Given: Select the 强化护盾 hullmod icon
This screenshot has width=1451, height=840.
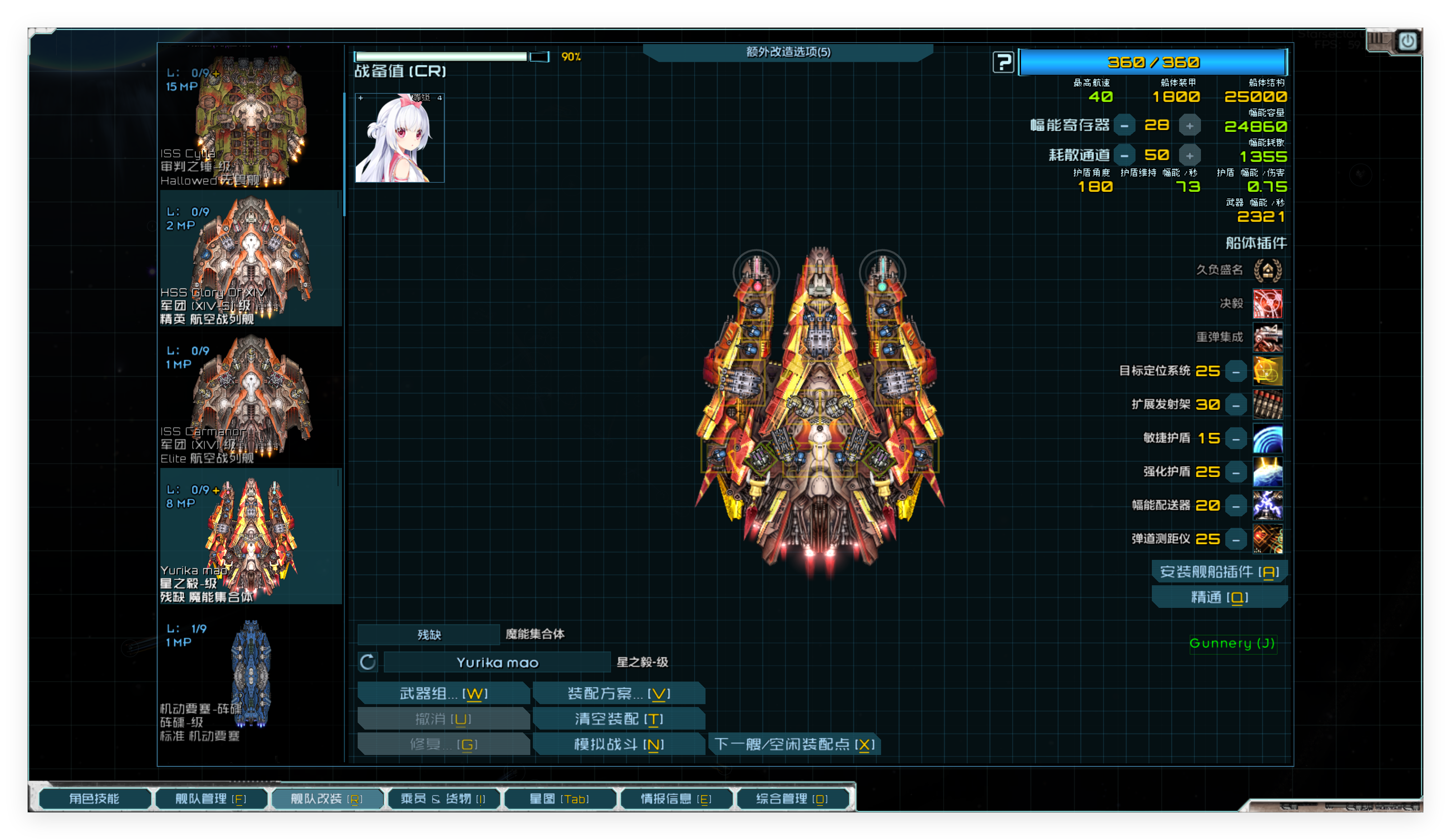Looking at the screenshot, I should coord(1268,472).
